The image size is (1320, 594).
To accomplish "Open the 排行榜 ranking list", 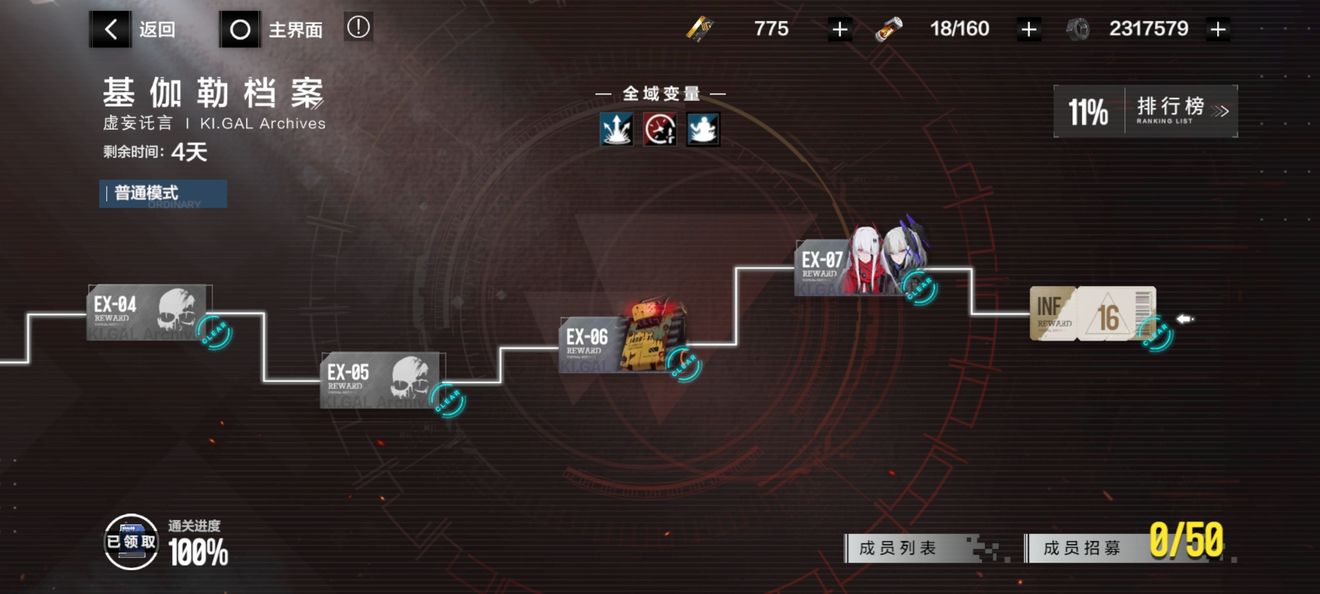I will [1146, 111].
